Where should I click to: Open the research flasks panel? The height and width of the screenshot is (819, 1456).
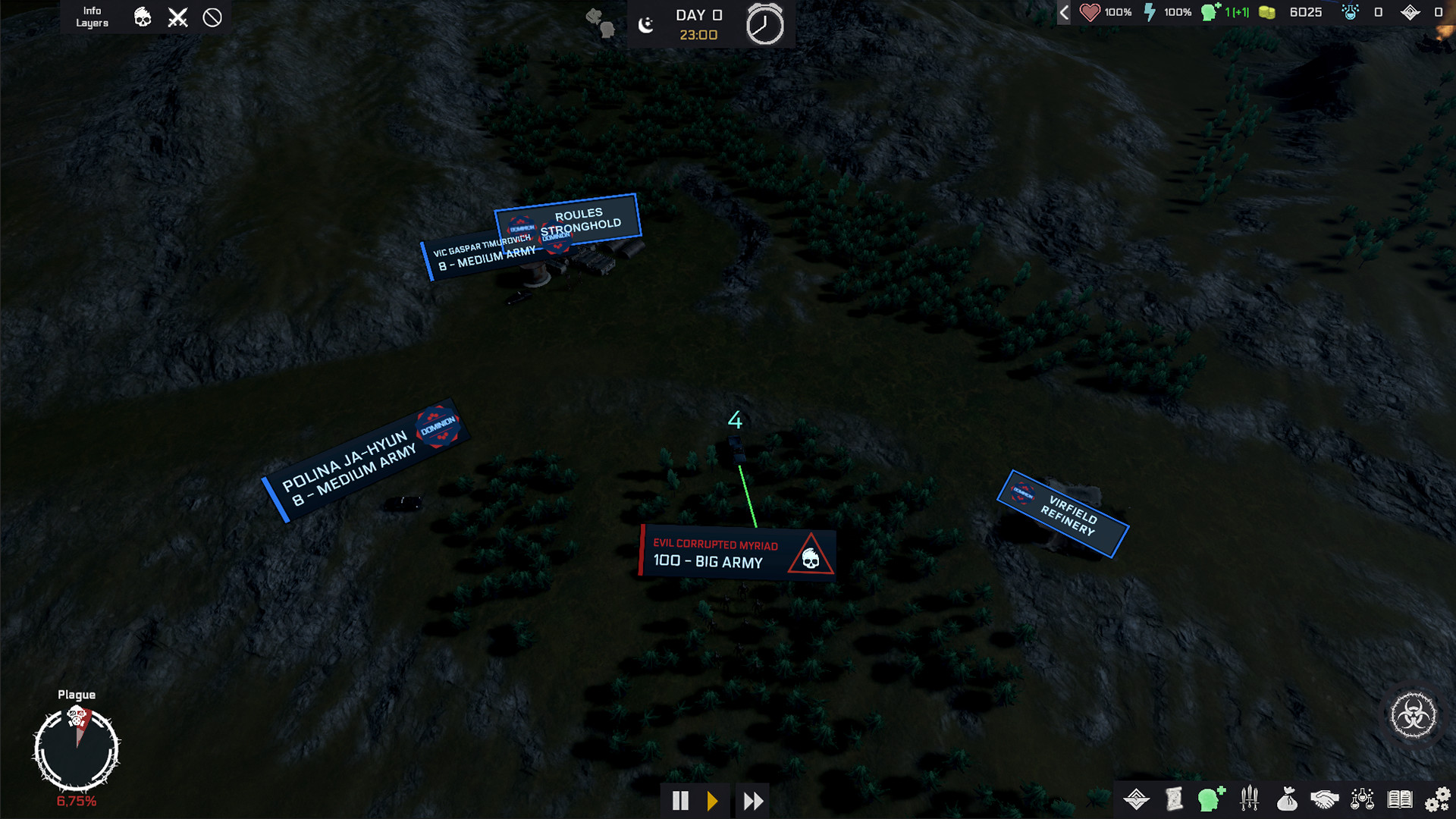(1362, 800)
